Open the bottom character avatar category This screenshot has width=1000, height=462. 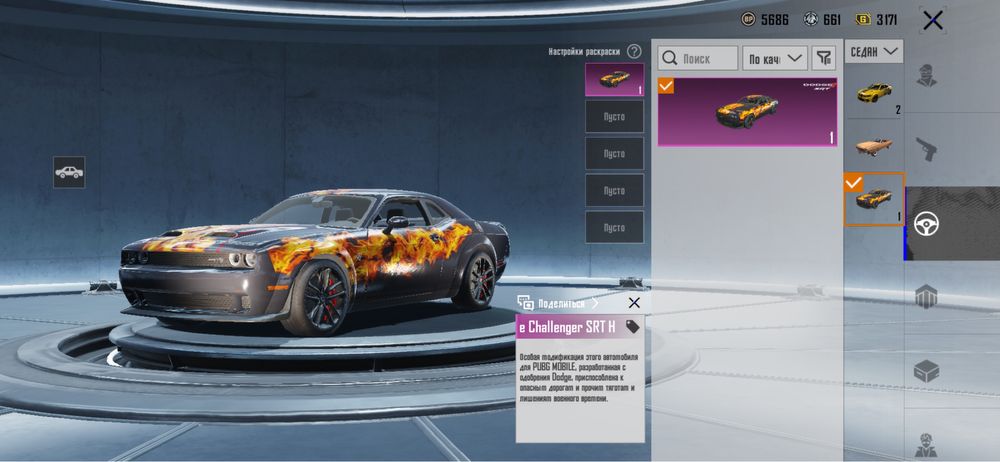tap(927, 440)
